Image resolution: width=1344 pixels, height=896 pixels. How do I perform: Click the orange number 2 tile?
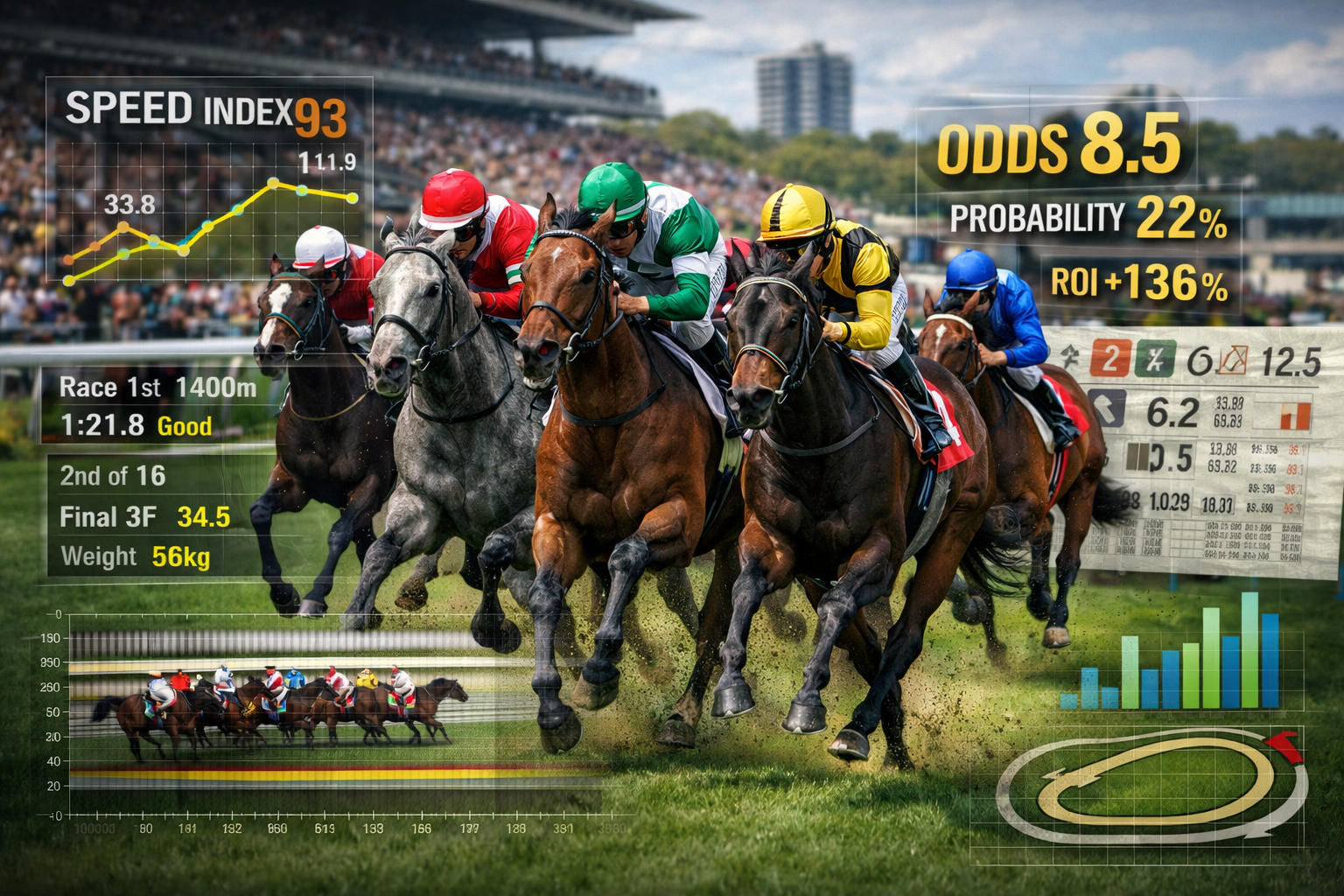(x=1109, y=359)
